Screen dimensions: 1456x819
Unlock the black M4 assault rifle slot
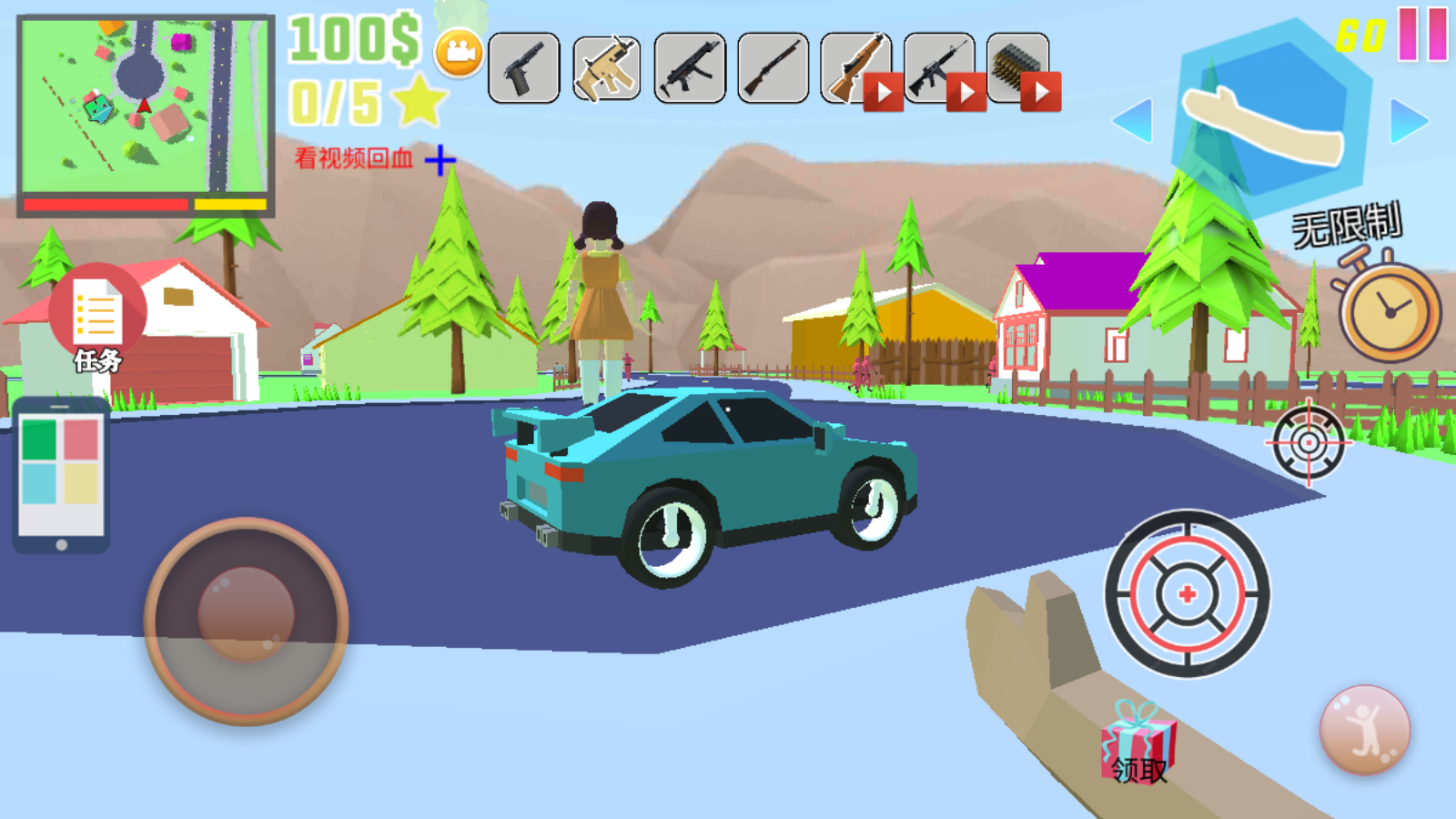tap(939, 68)
